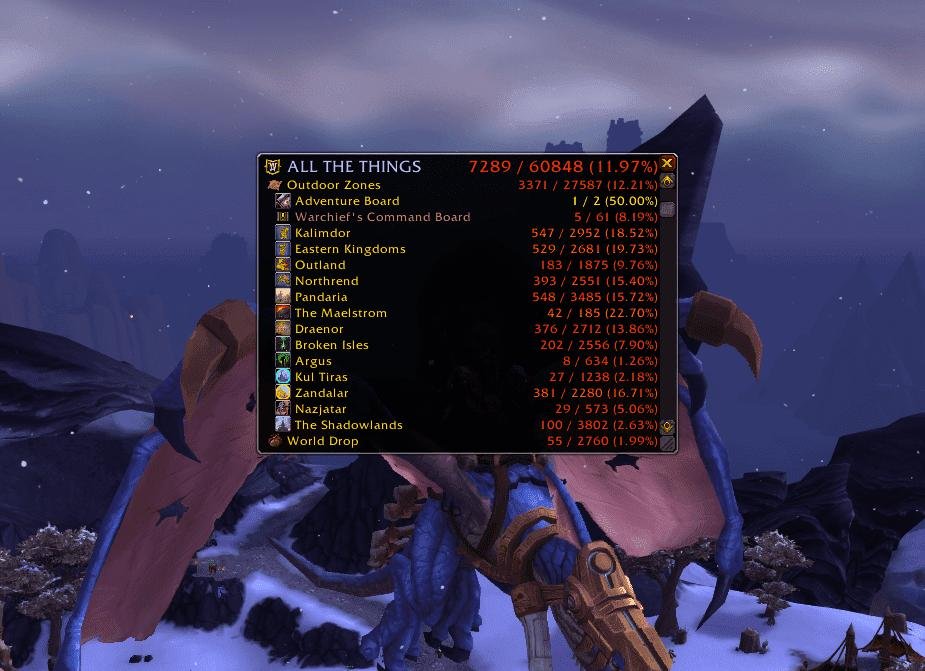Viewport: 925px width, 671px height.
Task: Expand the Kul Tiras entry
Action: pyautogui.click(x=322, y=377)
